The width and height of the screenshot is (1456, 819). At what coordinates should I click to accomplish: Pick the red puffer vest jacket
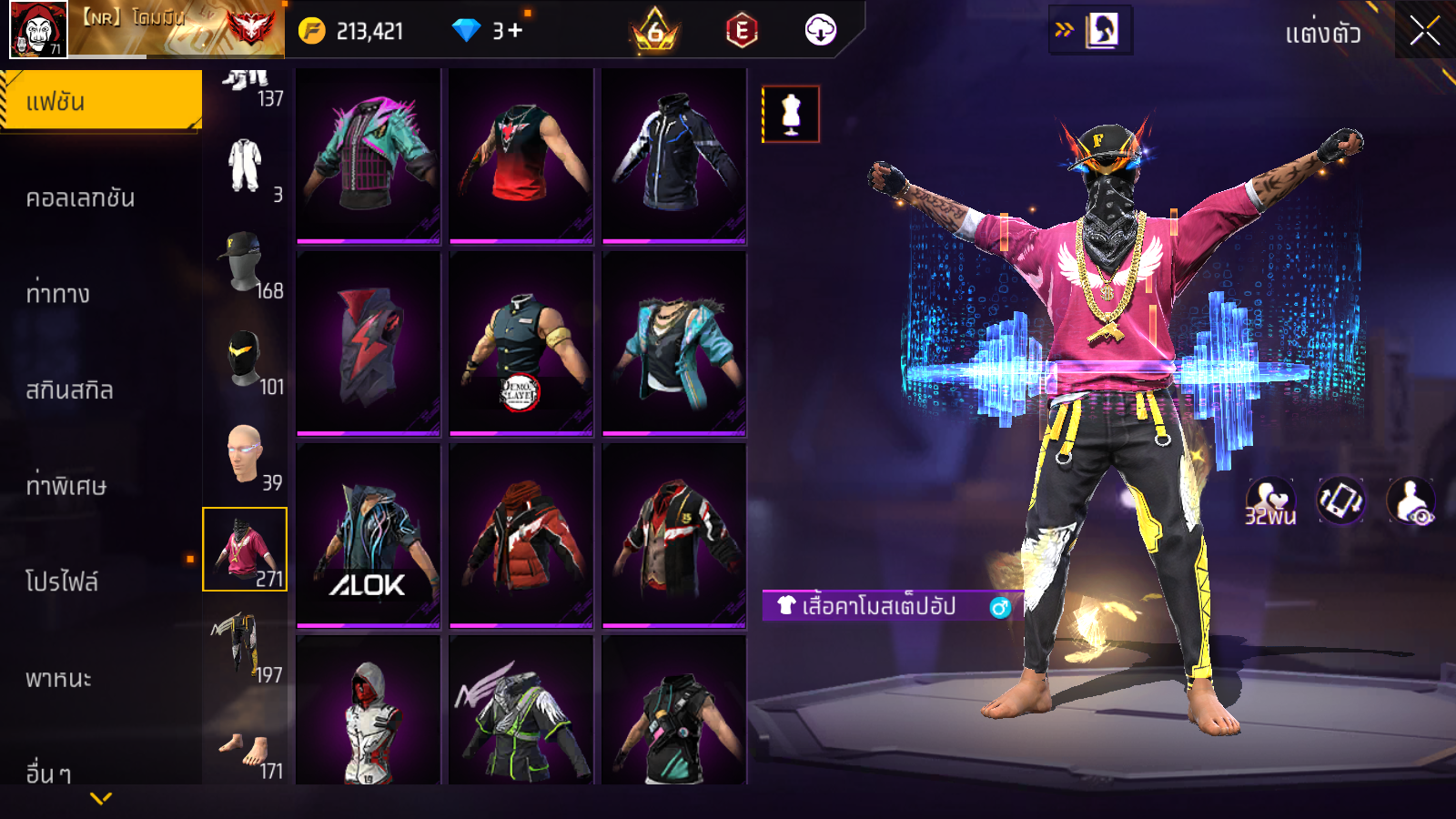click(521, 535)
